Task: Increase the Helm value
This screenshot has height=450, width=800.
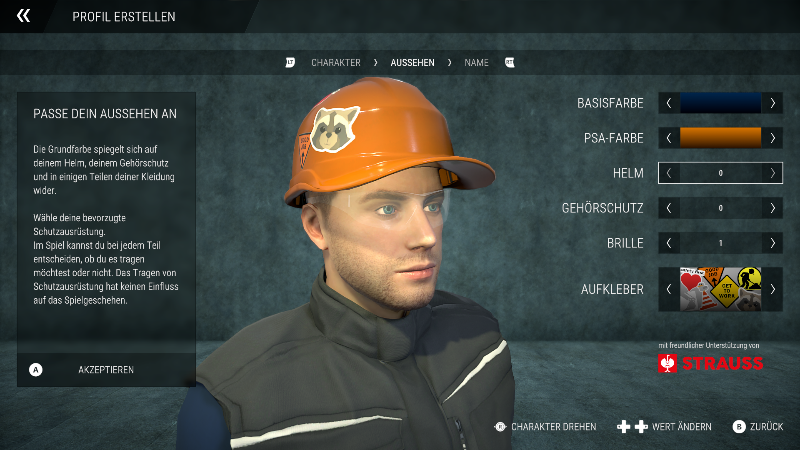Action: tap(772, 173)
